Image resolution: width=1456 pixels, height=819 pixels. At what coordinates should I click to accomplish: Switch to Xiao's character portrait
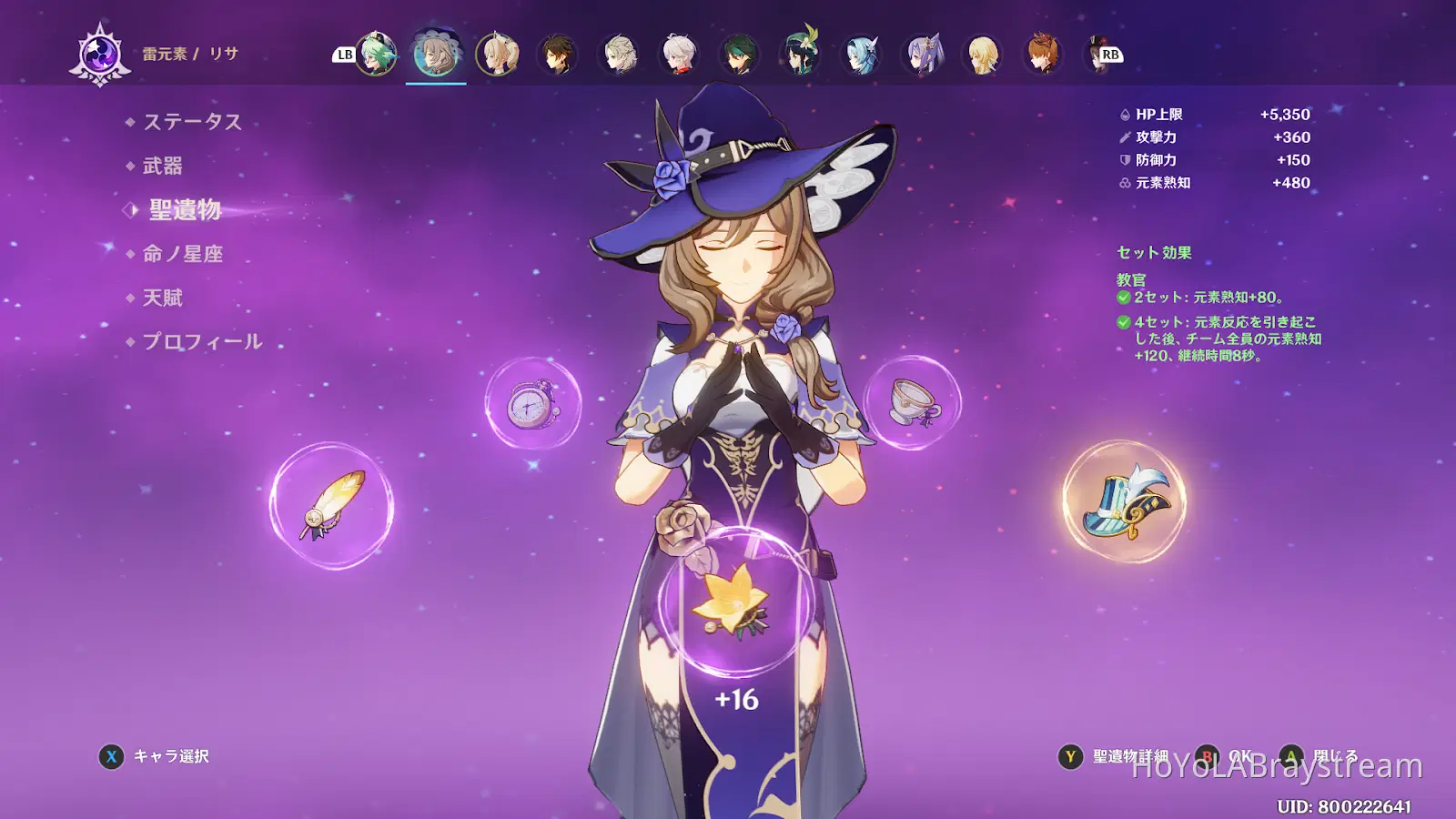point(740,55)
